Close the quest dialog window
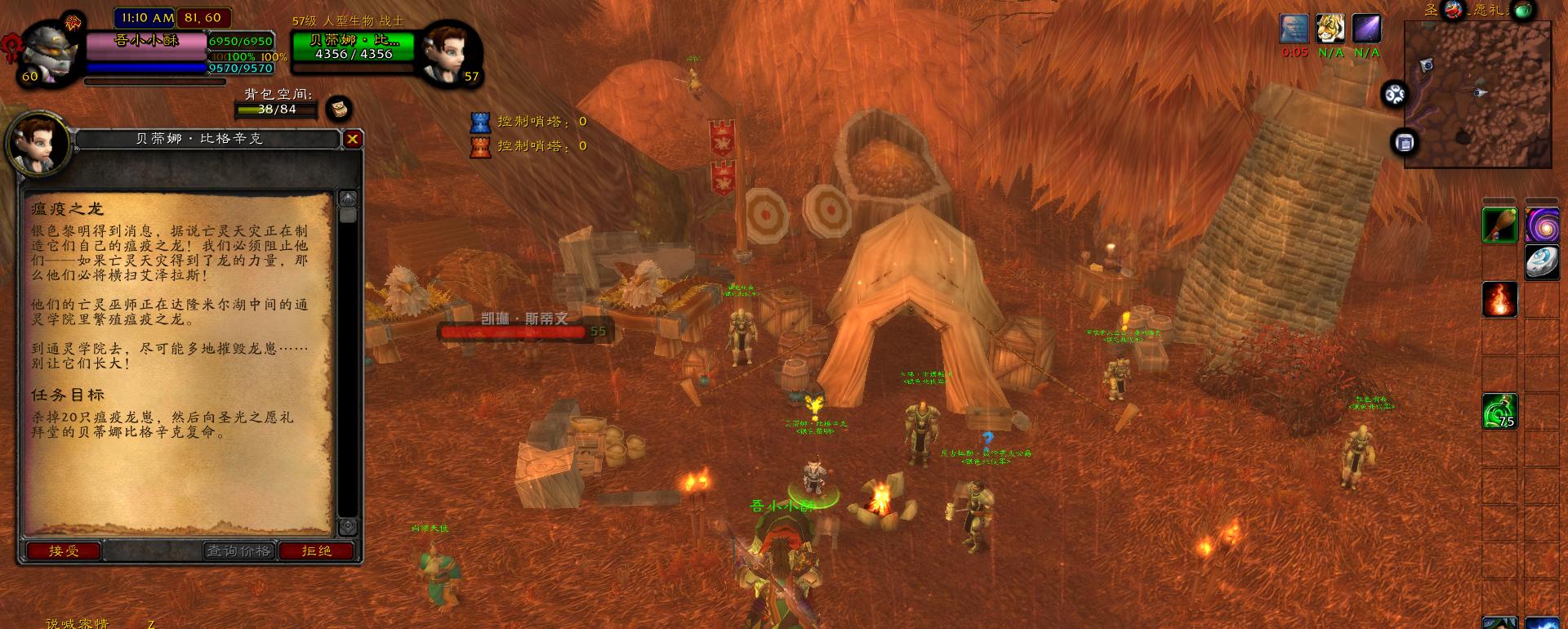This screenshot has width=1568, height=629. tap(352, 139)
